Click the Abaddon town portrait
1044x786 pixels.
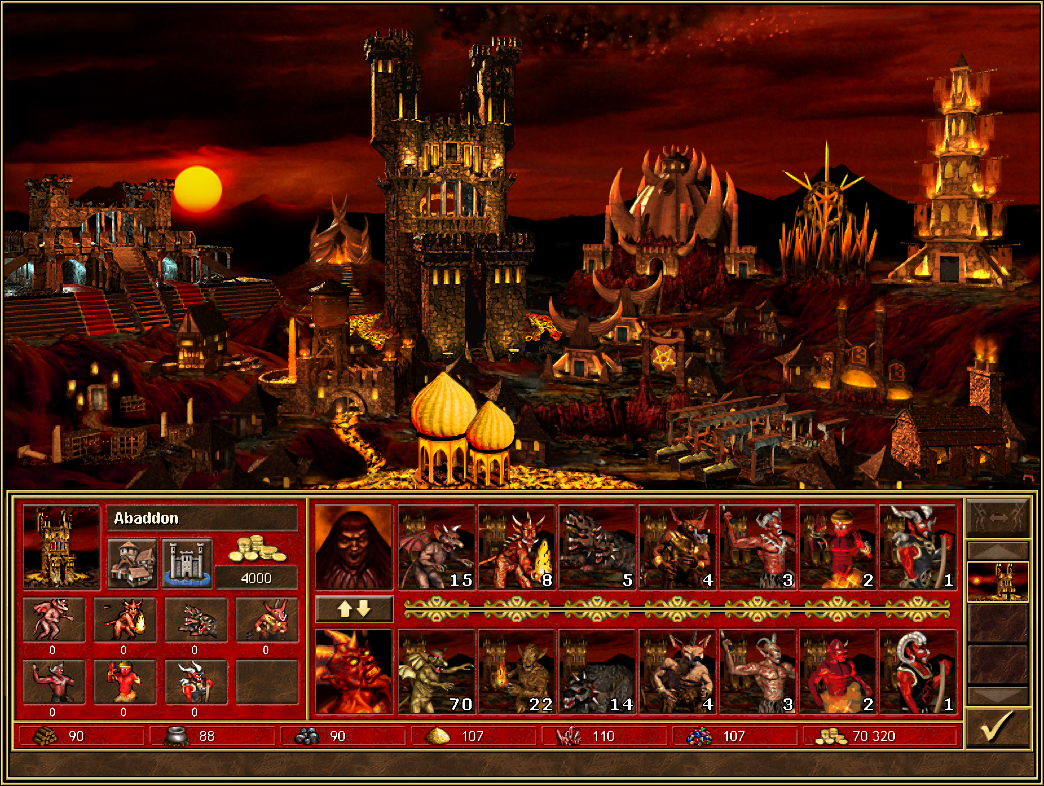61,547
